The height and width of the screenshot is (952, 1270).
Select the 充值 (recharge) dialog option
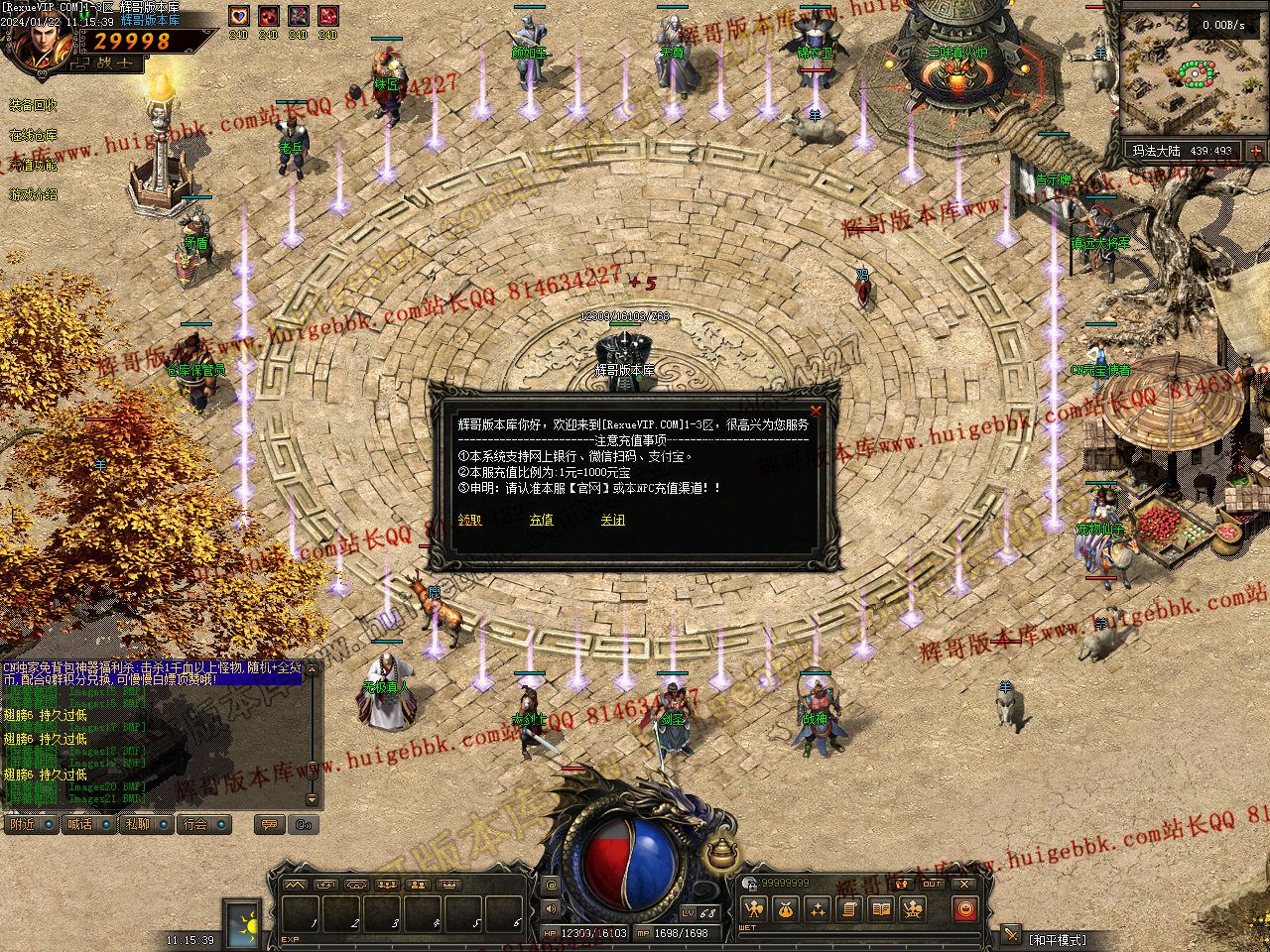pyautogui.click(x=541, y=520)
